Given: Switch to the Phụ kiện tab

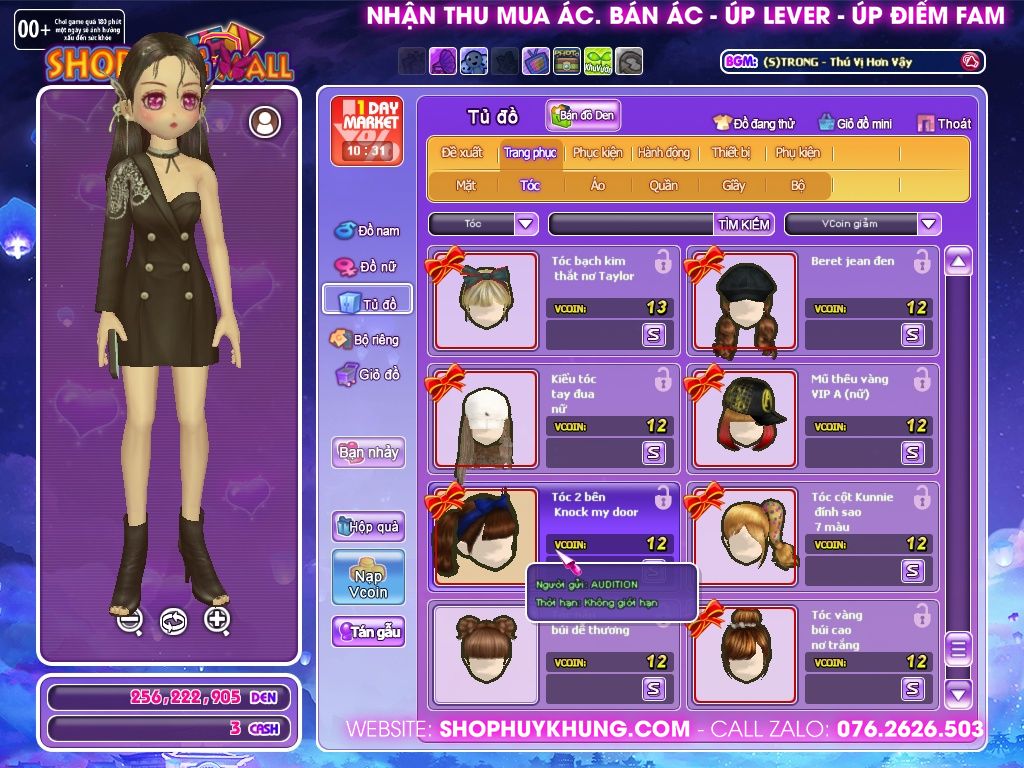Looking at the screenshot, I should tap(797, 153).
